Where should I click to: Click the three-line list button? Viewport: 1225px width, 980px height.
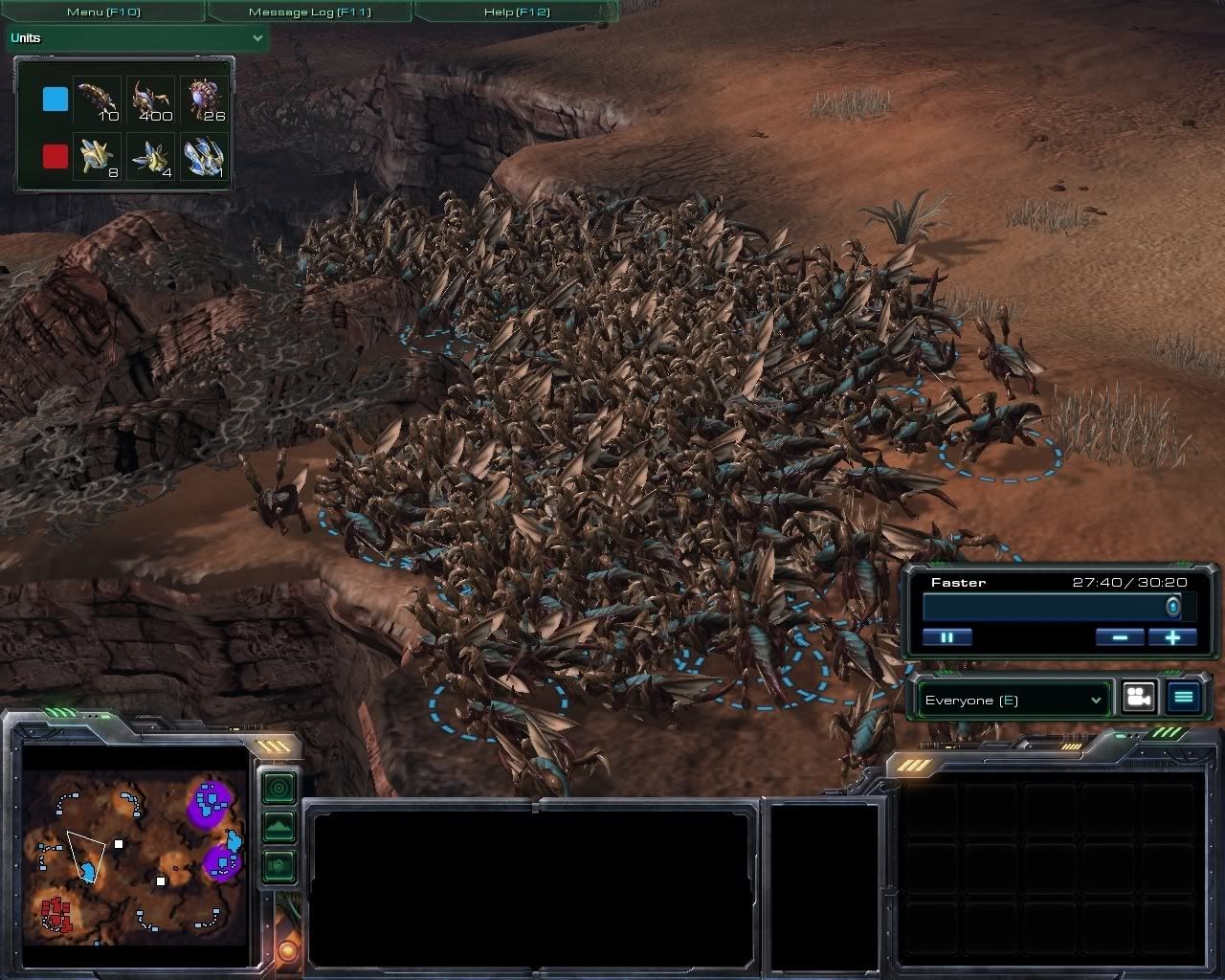click(1184, 698)
